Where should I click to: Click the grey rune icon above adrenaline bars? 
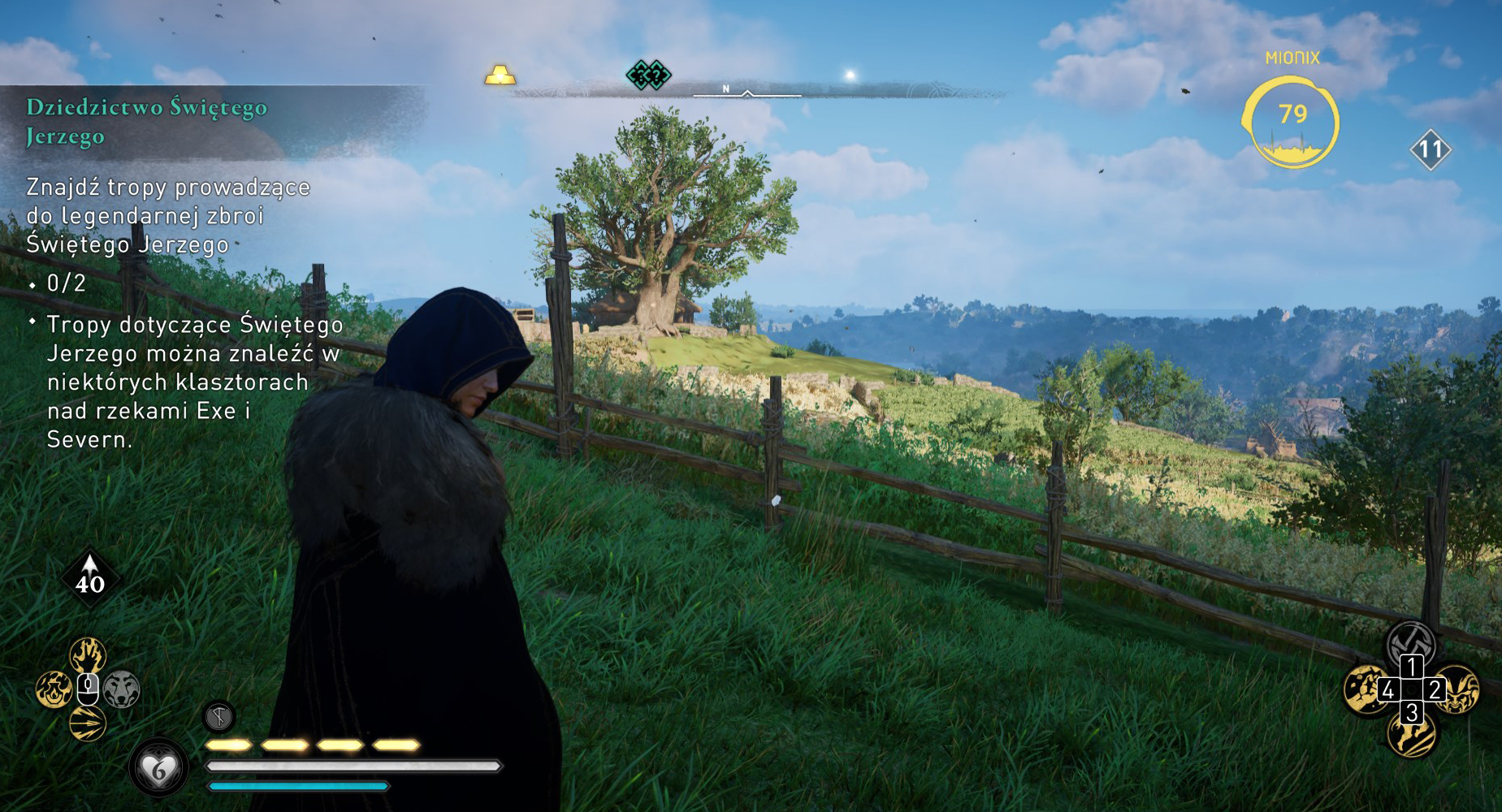(x=219, y=716)
